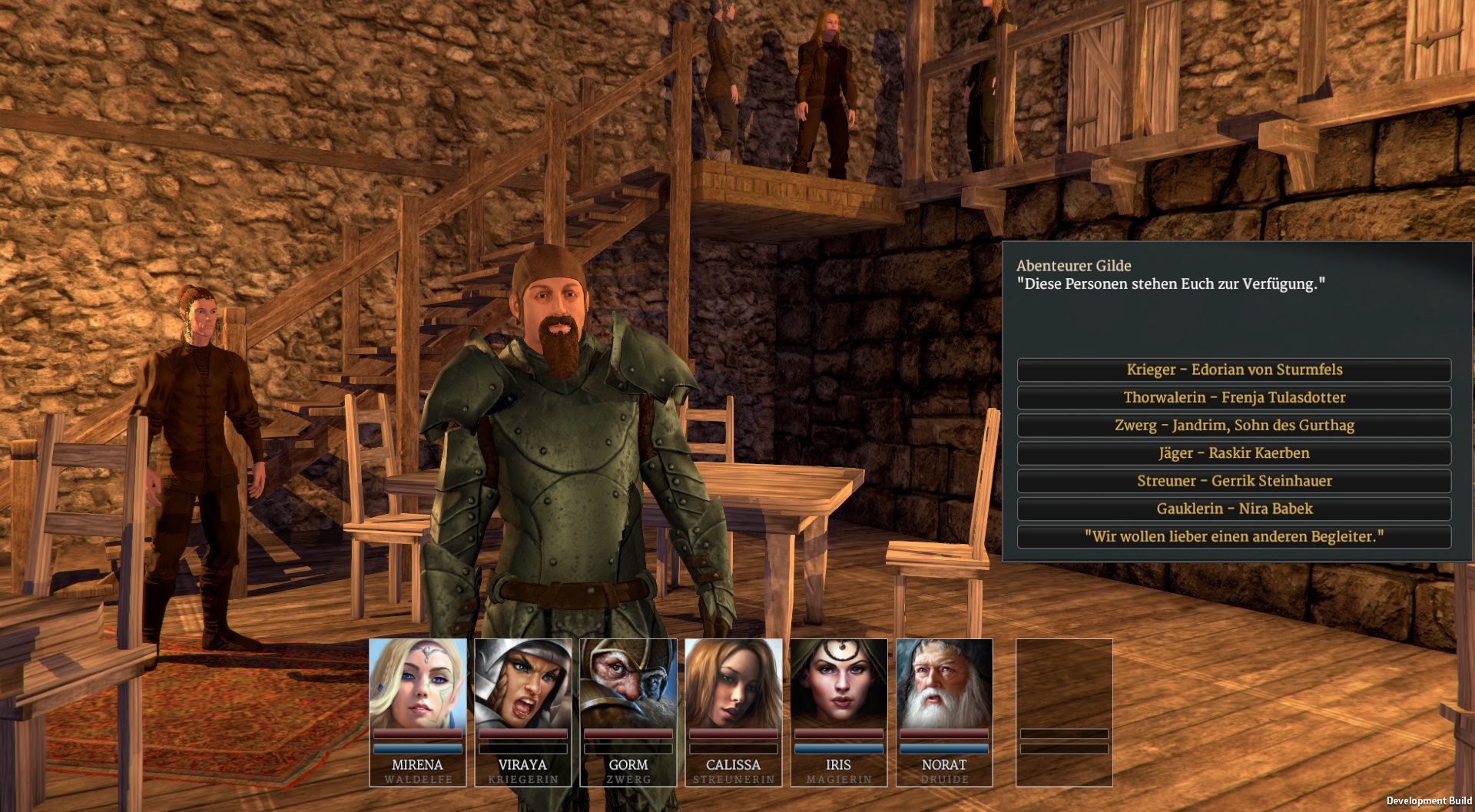Choose Jäger Raskir Kaerben
This screenshot has width=1475, height=812.
pyautogui.click(x=1234, y=453)
